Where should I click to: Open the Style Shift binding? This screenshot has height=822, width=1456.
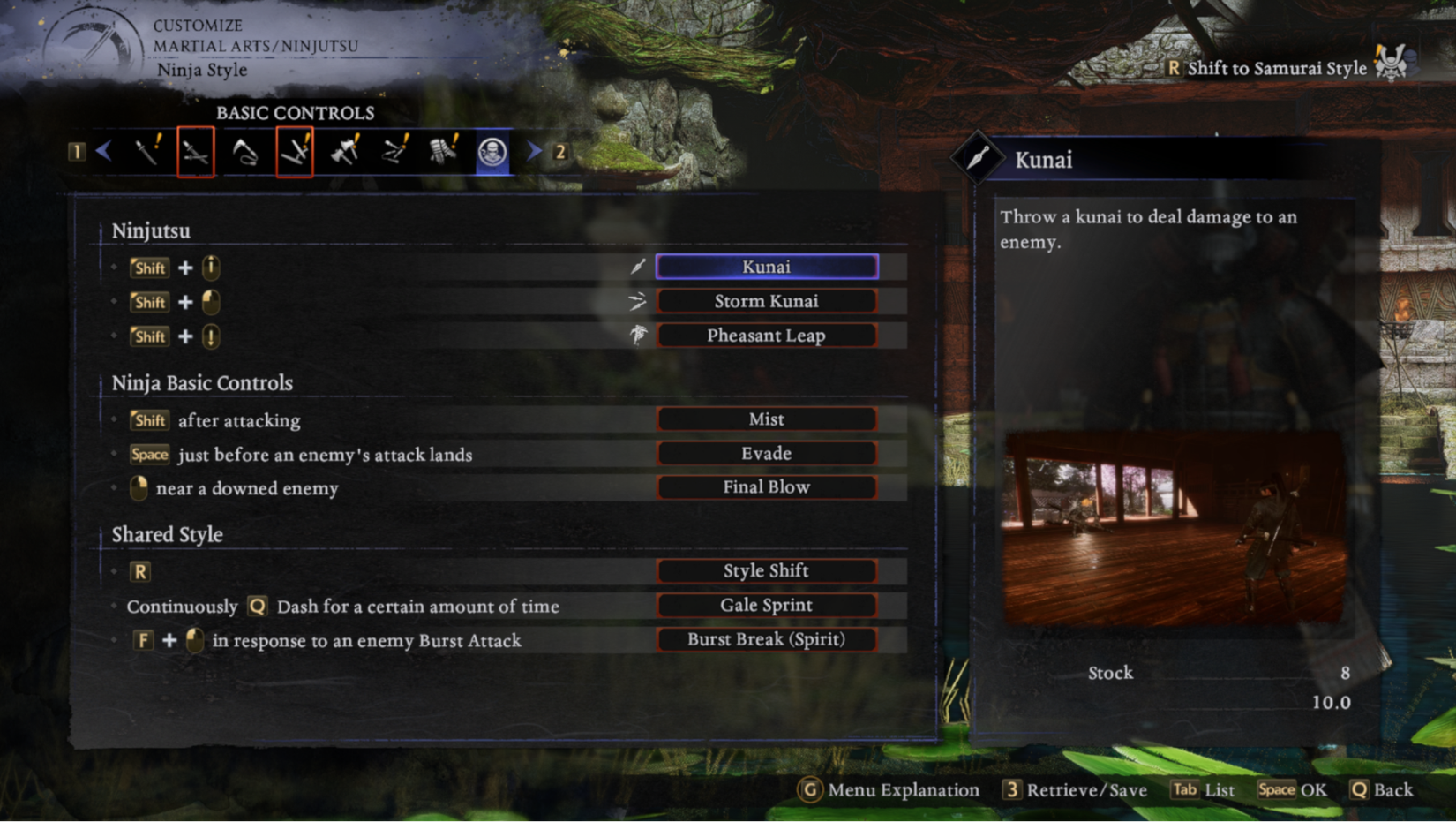coord(766,570)
